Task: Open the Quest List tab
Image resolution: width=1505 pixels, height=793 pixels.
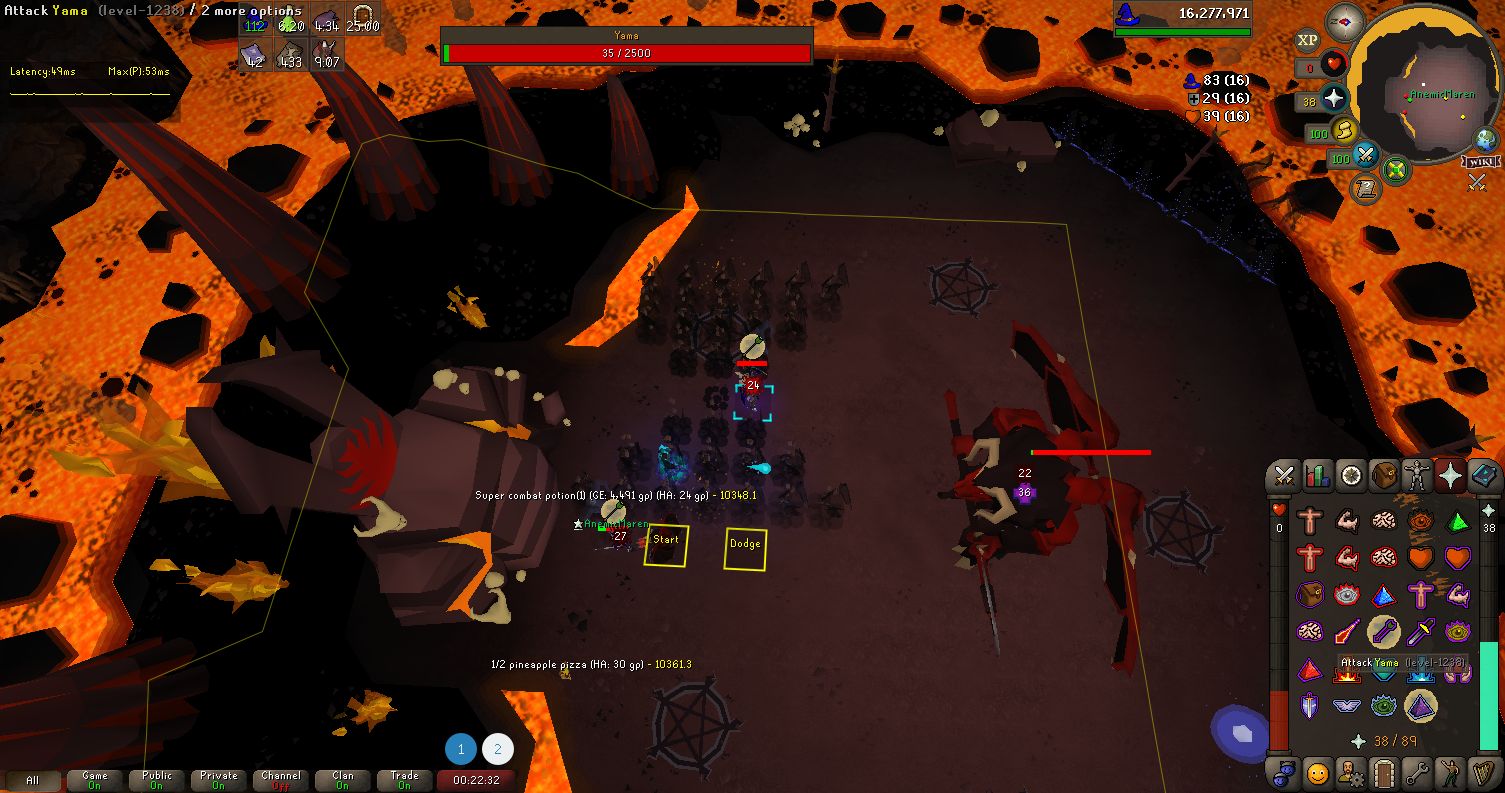Action: (x=1351, y=476)
